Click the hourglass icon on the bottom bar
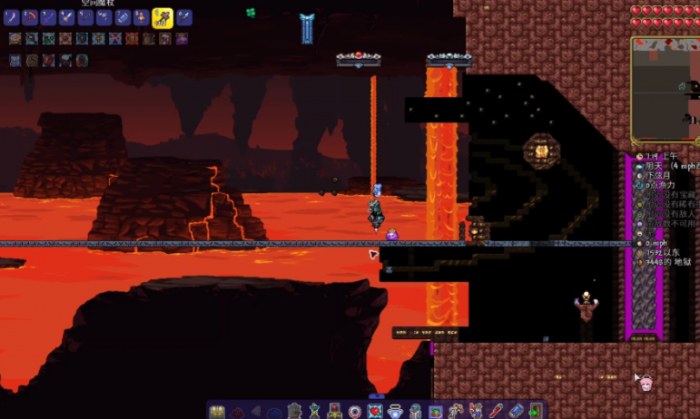The image size is (700, 419). tap(313, 411)
